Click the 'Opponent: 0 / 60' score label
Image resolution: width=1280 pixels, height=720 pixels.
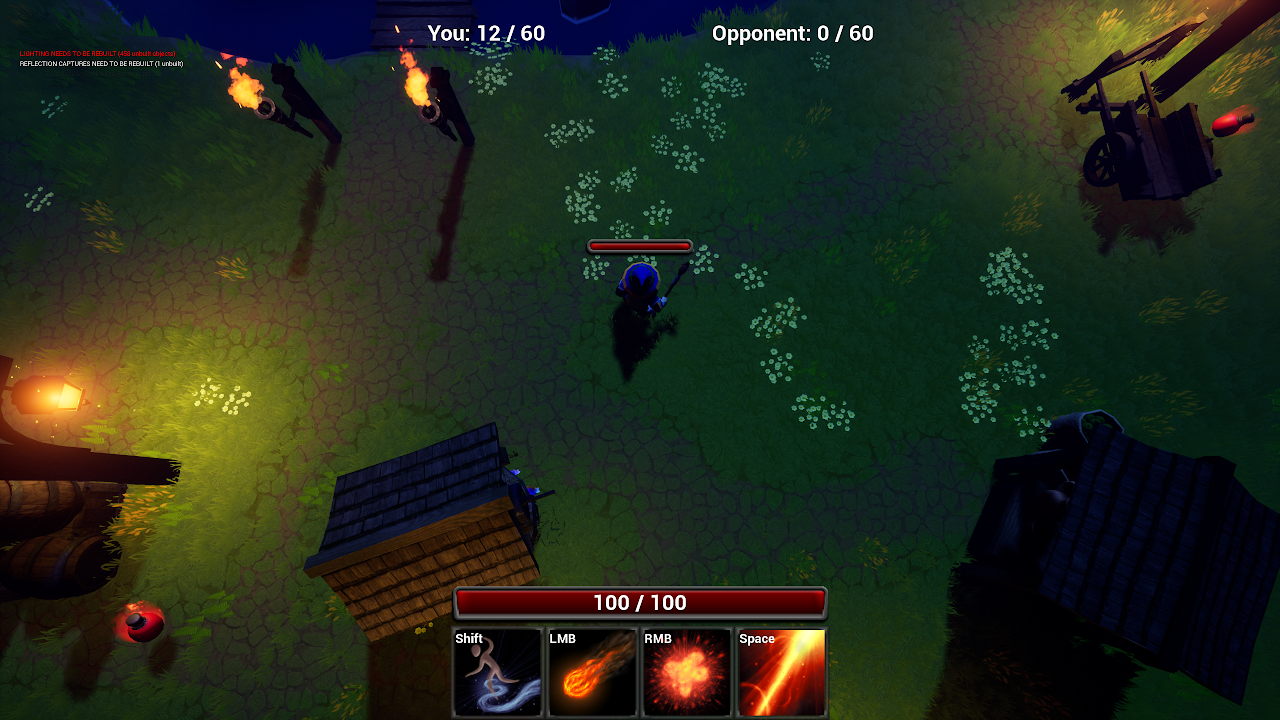[x=792, y=33]
